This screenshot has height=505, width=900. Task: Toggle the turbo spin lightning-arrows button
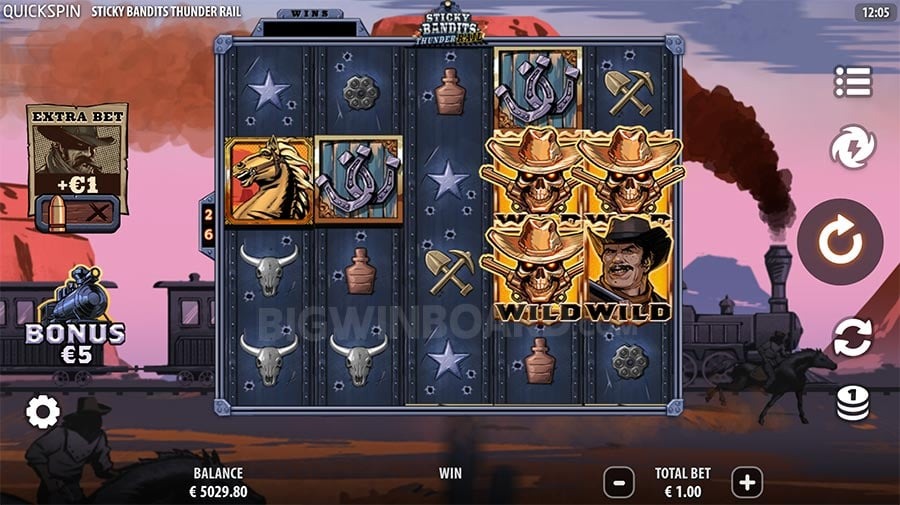click(x=853, y=147)
